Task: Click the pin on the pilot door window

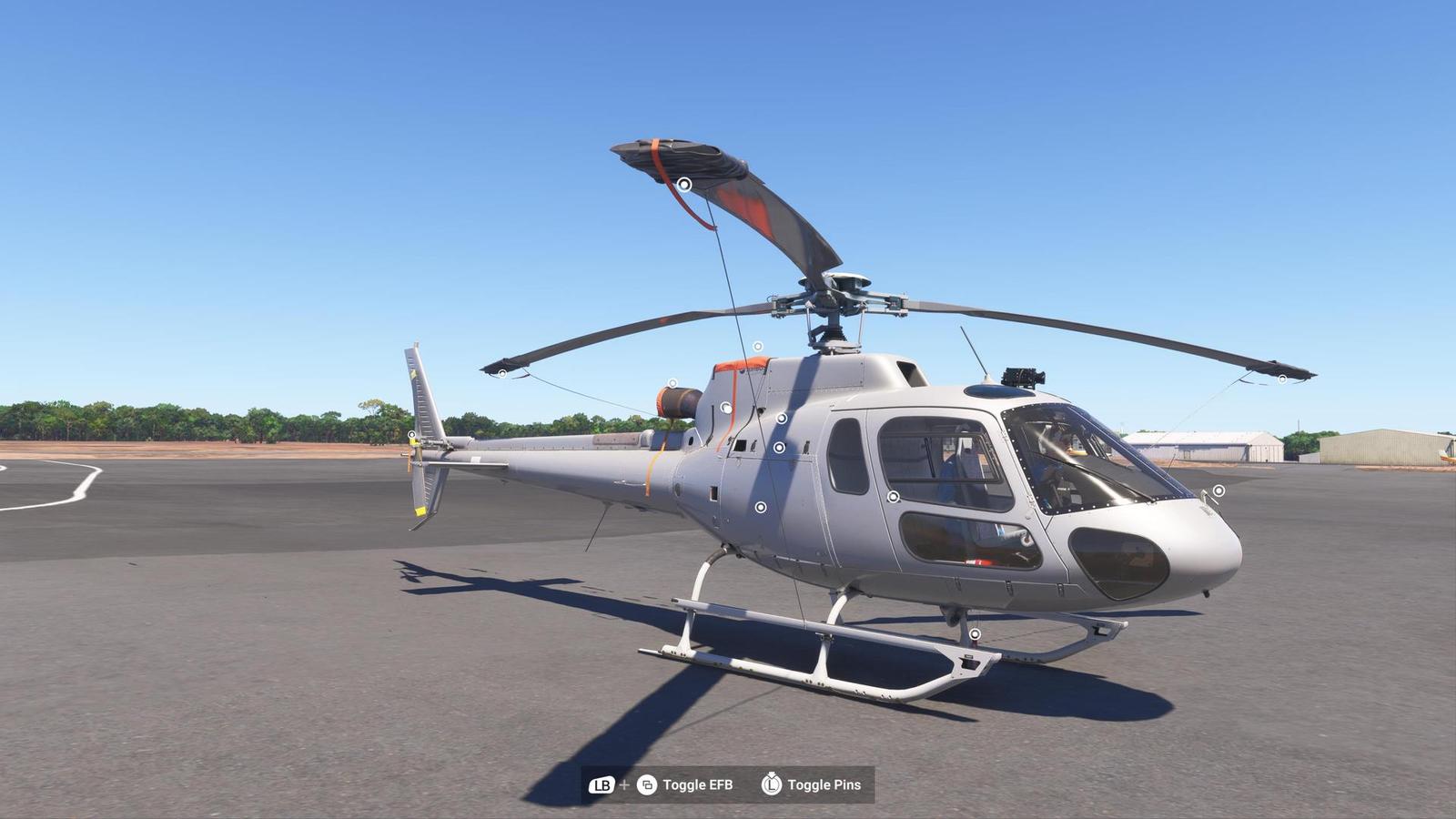Action: (895, 495)
